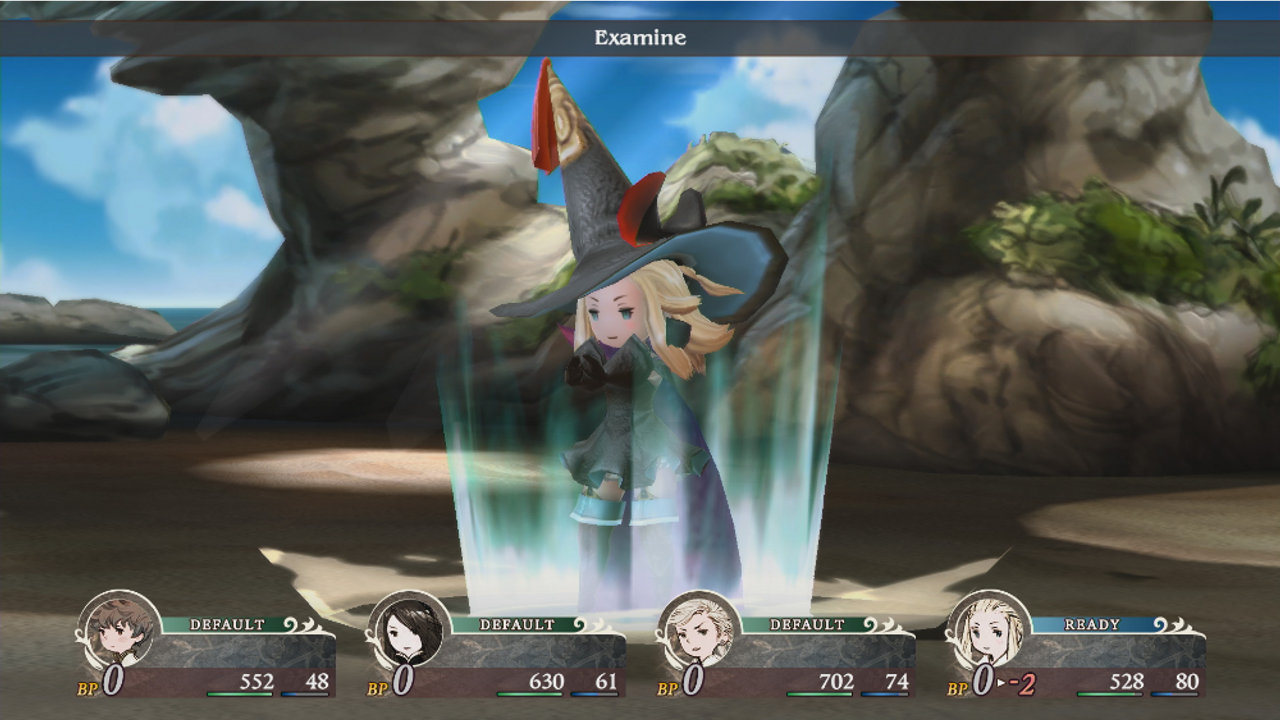Toggle the DEFAULT stance on the third party member

[806, 624]
